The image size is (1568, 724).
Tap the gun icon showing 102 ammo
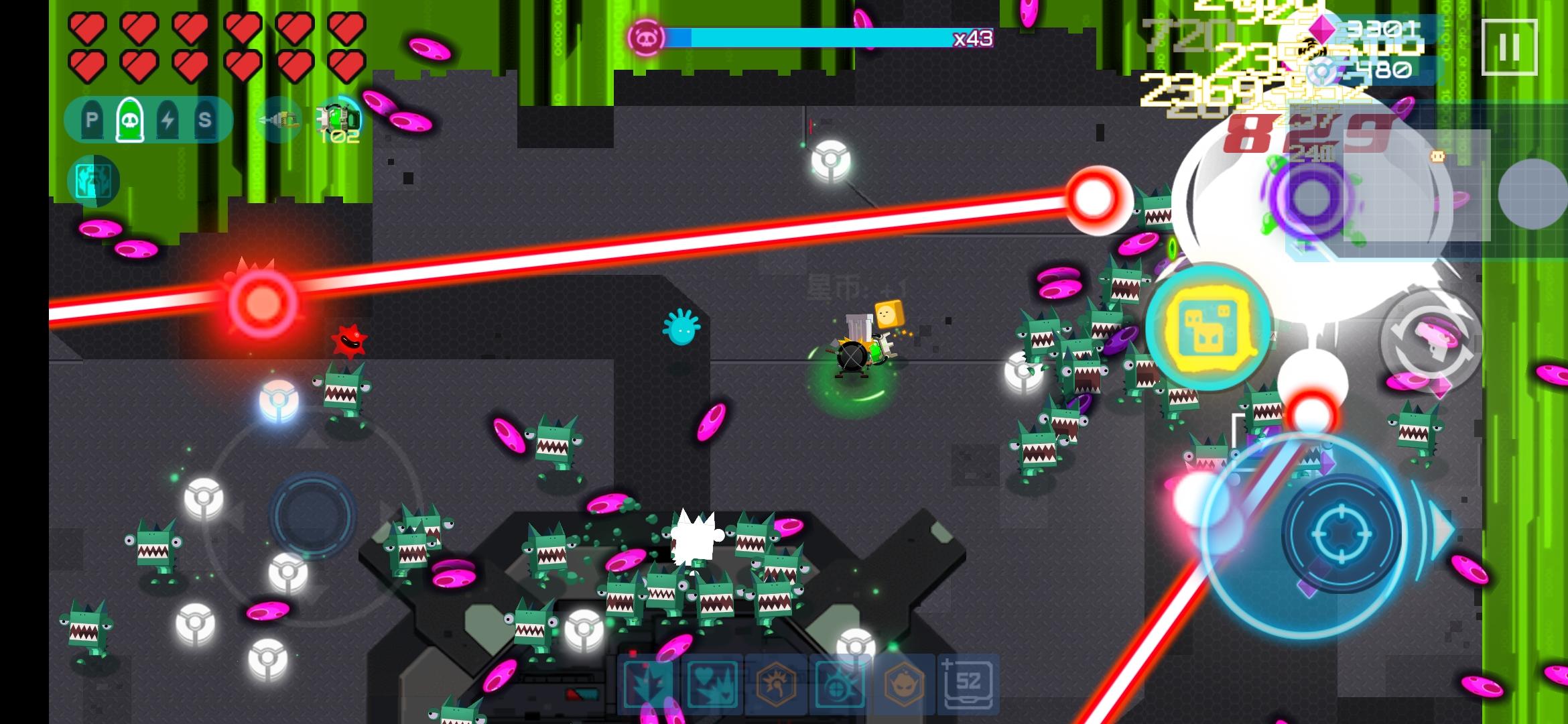[338, 119]
